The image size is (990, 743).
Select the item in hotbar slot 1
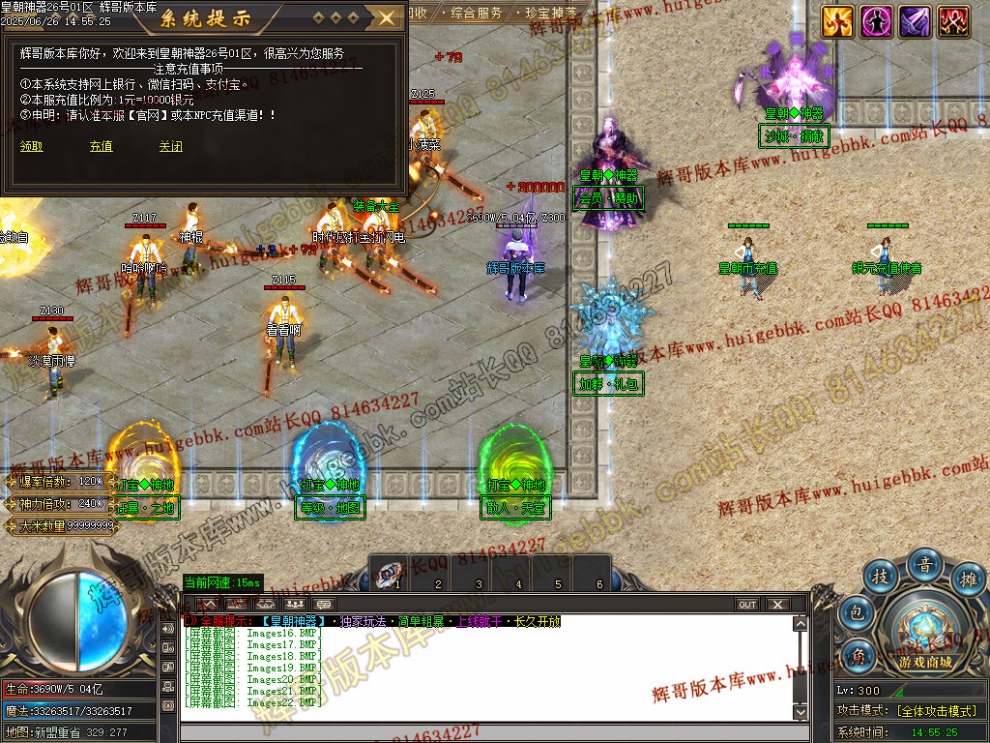tap(390, 572)
